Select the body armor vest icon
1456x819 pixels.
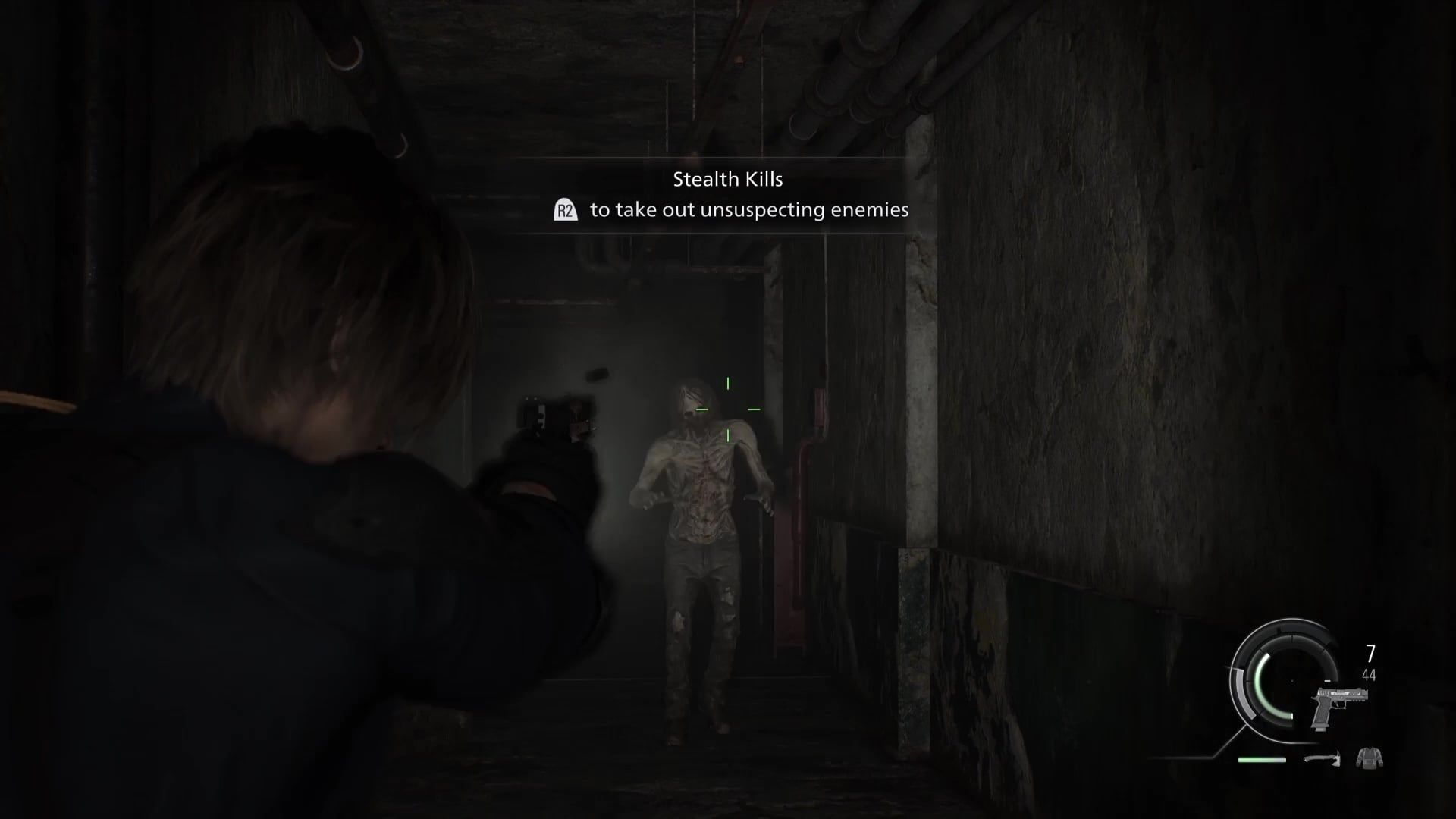coord(1369,757)
